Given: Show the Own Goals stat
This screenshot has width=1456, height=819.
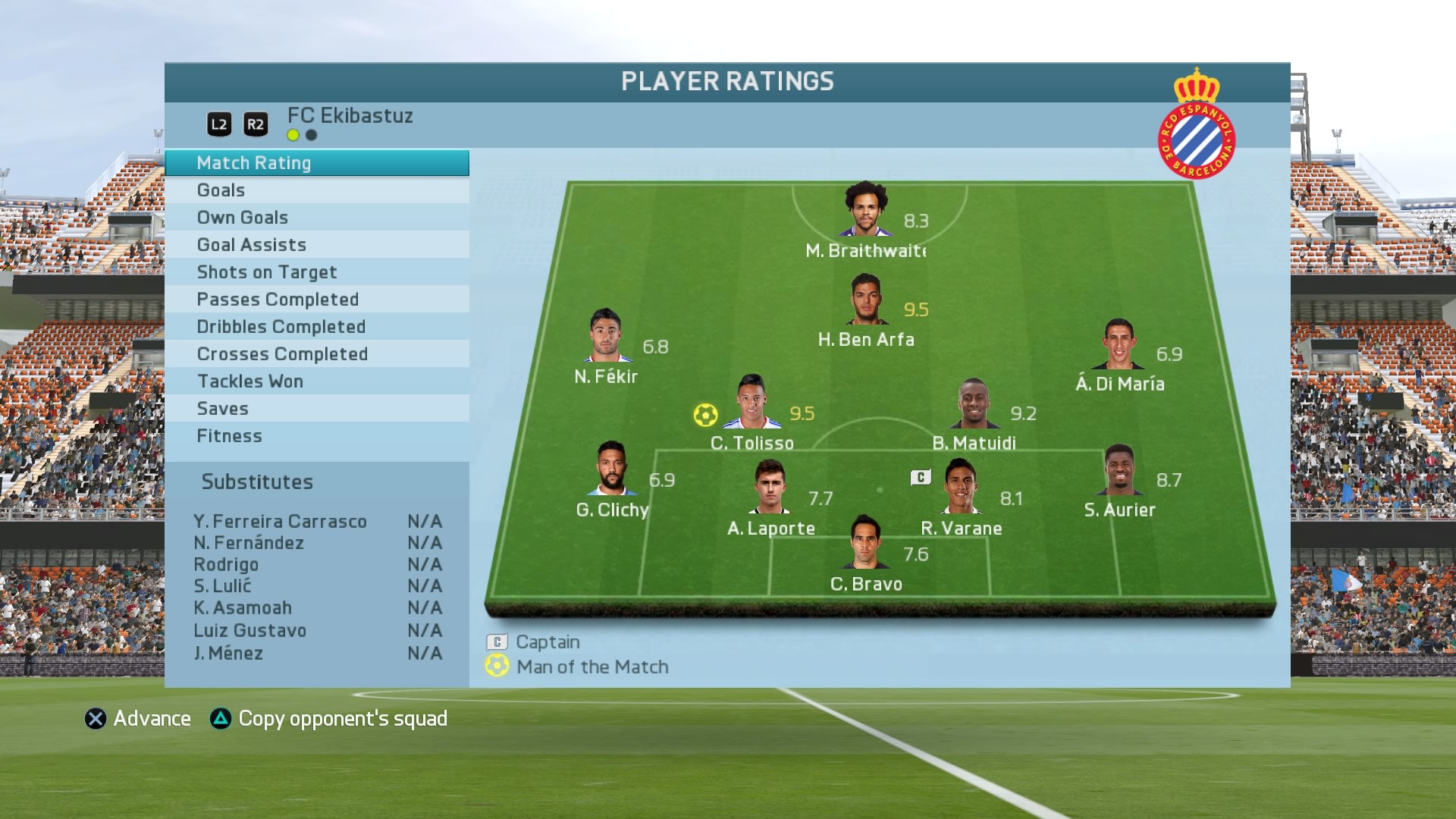Looking at the screenshot, I should 316,218.
